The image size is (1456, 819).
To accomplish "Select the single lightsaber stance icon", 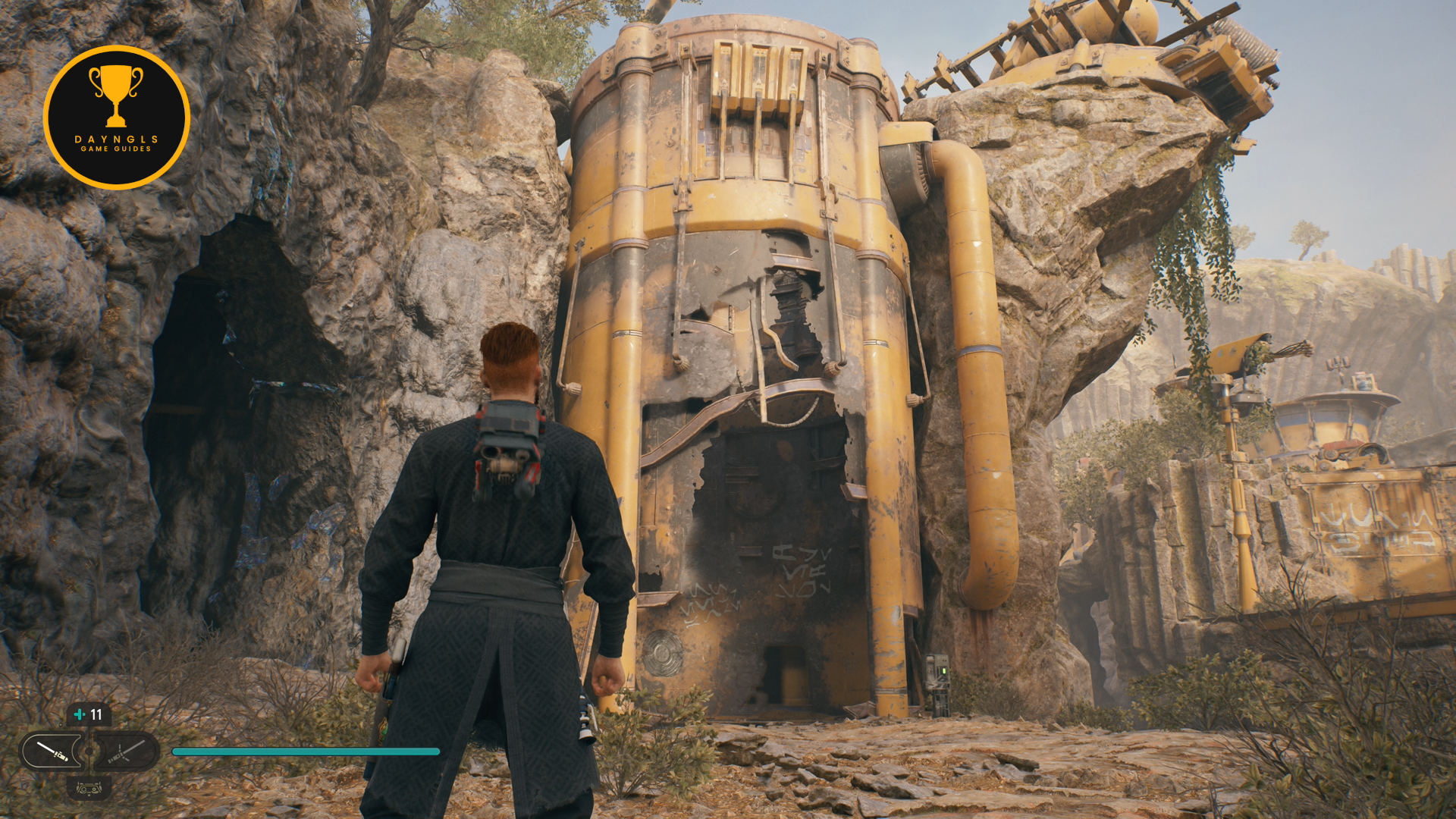I will (52, 752).
